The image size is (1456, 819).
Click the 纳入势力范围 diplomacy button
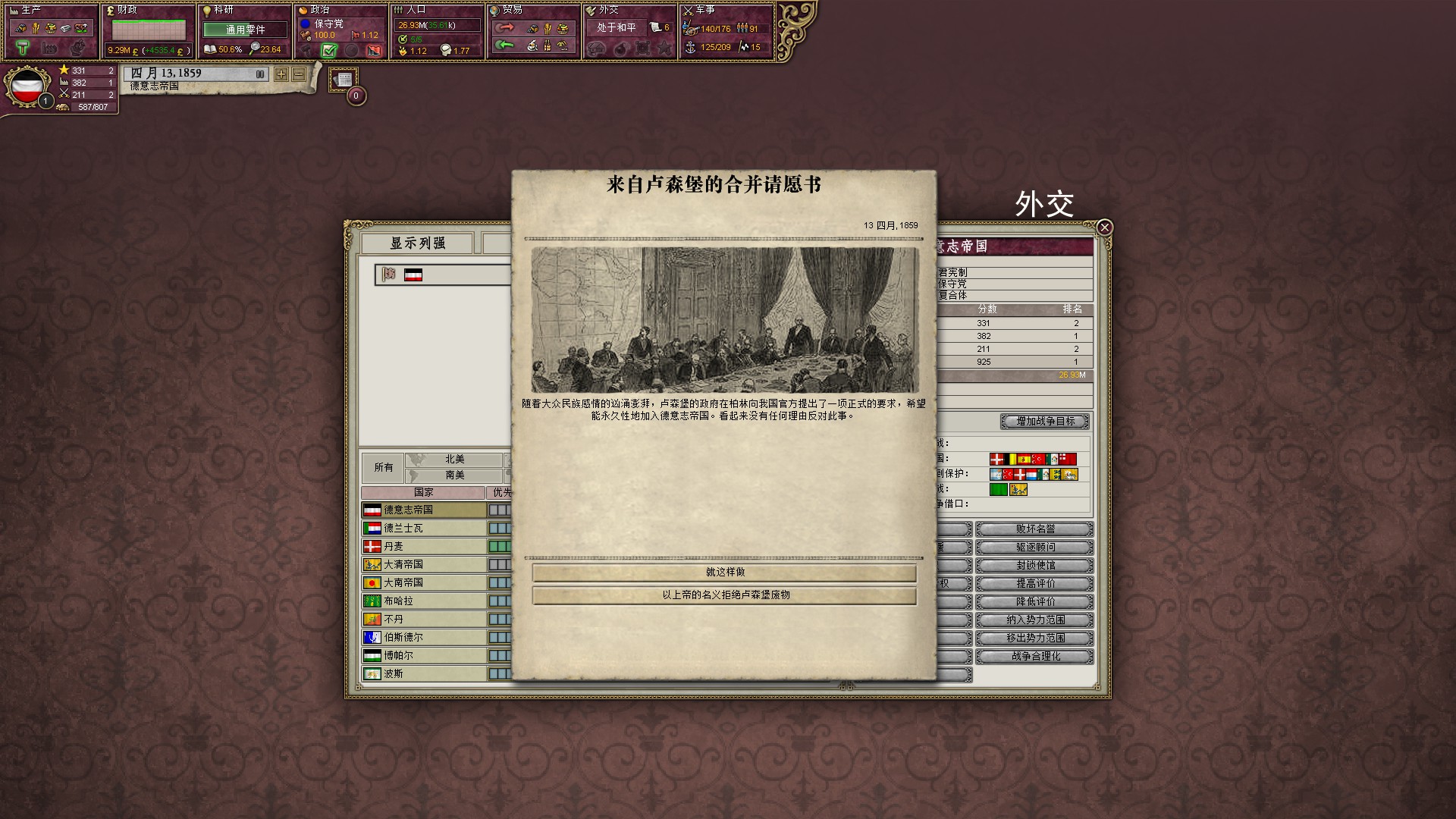coord(1034,620)
